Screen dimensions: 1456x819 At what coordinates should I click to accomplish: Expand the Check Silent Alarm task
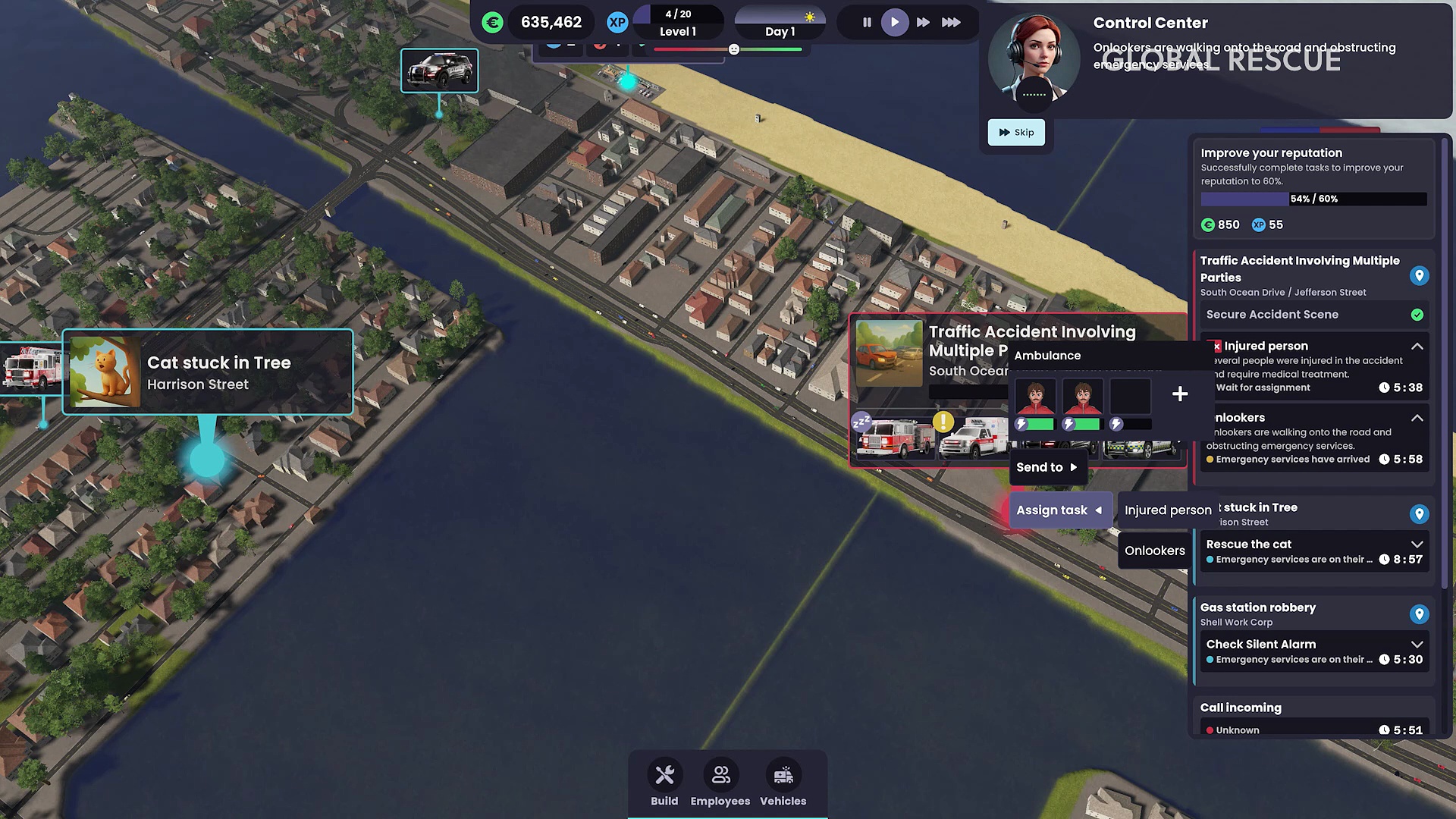tap(1417, 645)
